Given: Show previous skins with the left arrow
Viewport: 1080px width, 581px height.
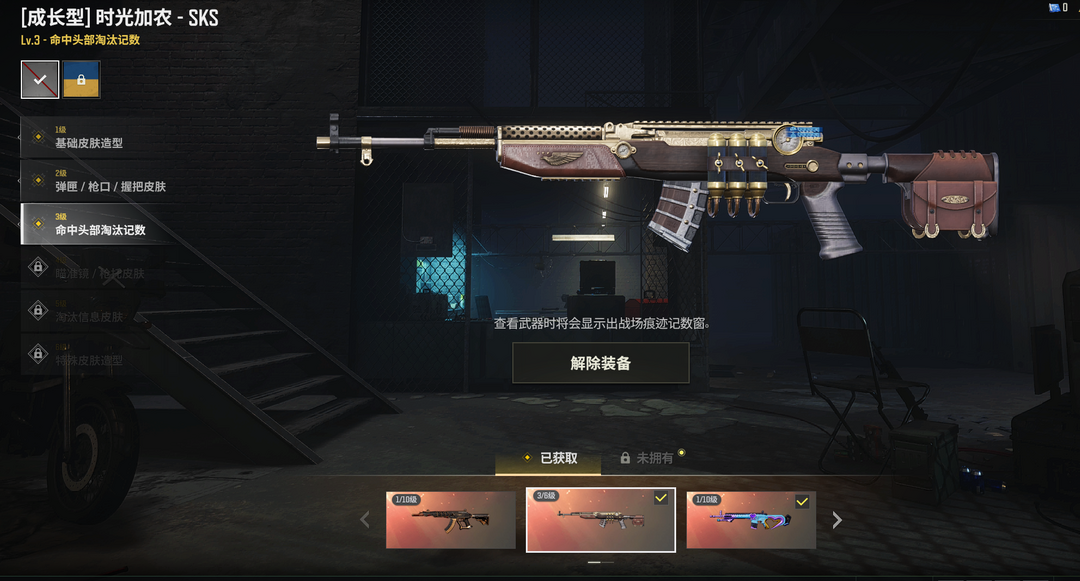Looking at the screenshot, I should (x=365, y=520).
